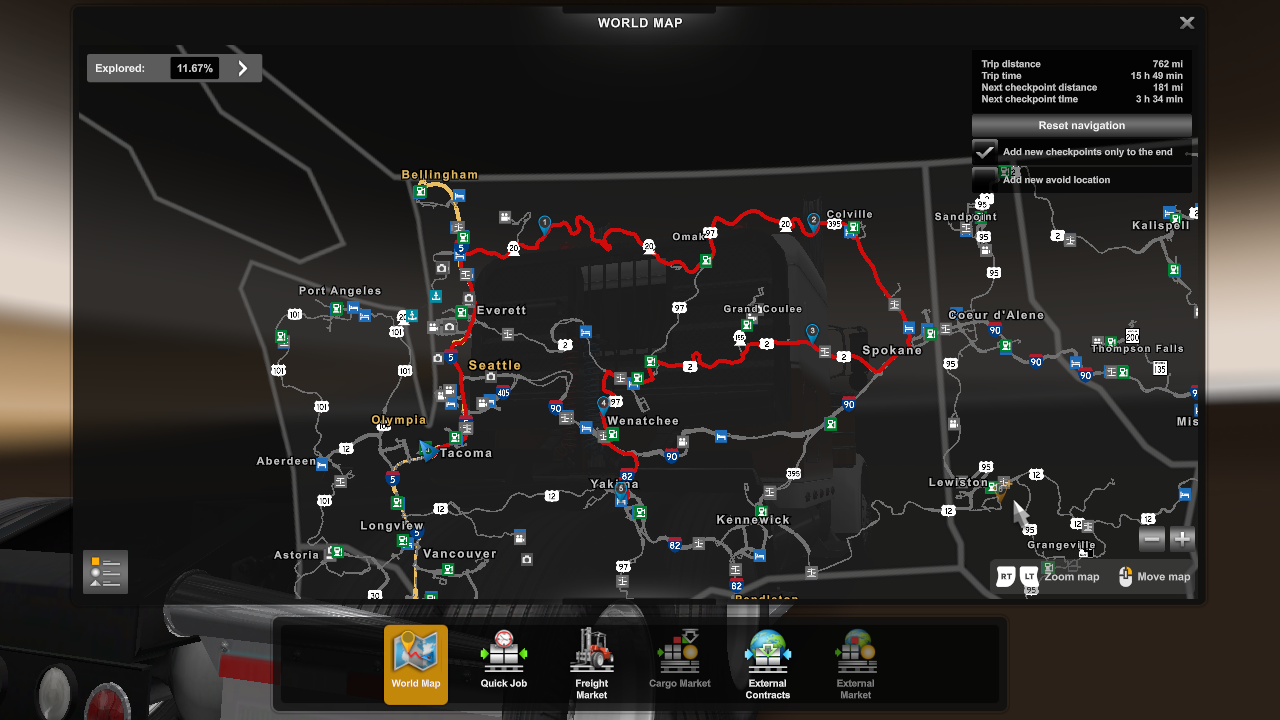The image size is (1280, 720).
Task: Select the World Map tab
Action: point(416,662)
